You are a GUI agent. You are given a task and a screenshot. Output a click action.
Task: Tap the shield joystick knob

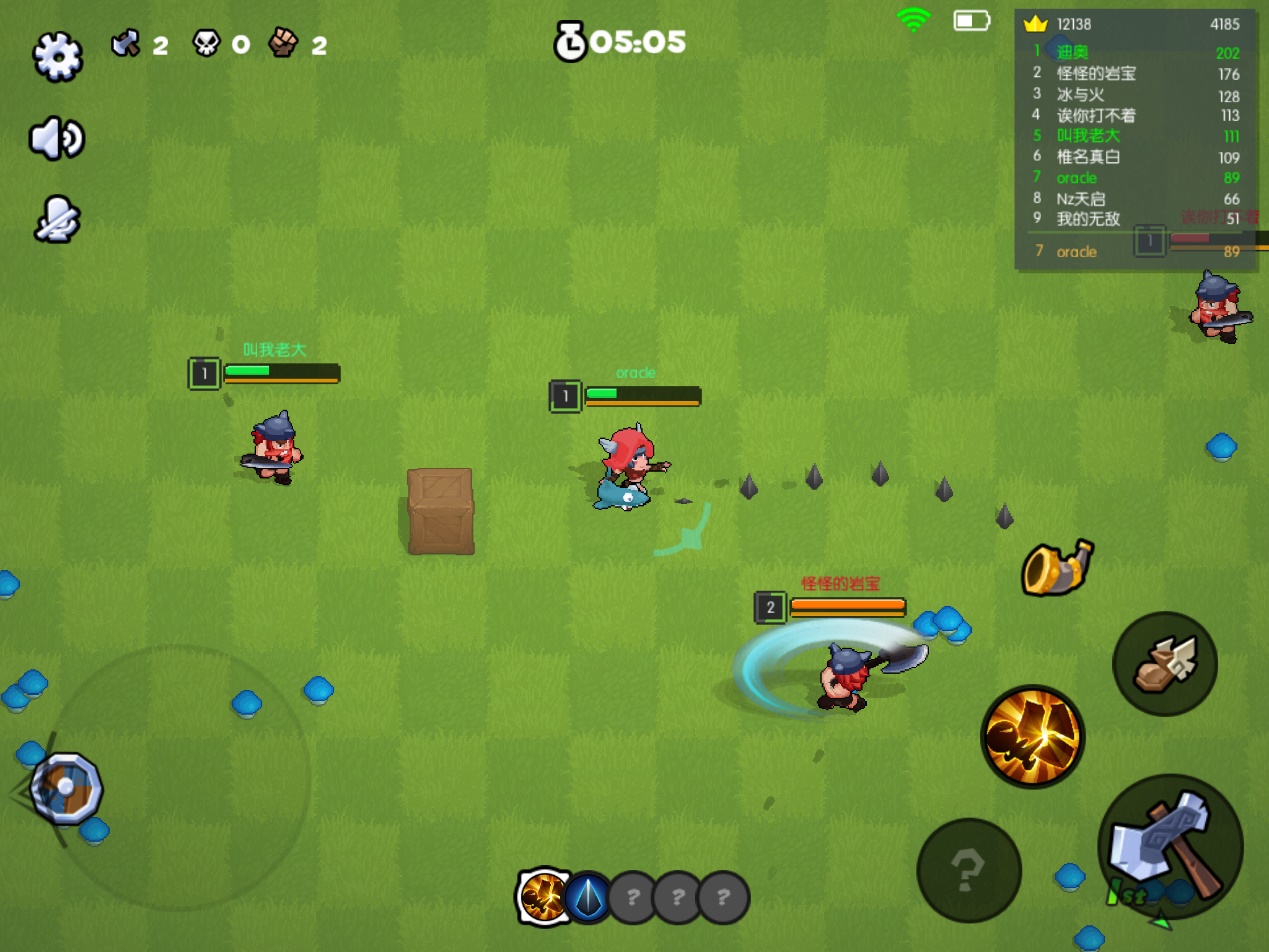coord(66,788)
